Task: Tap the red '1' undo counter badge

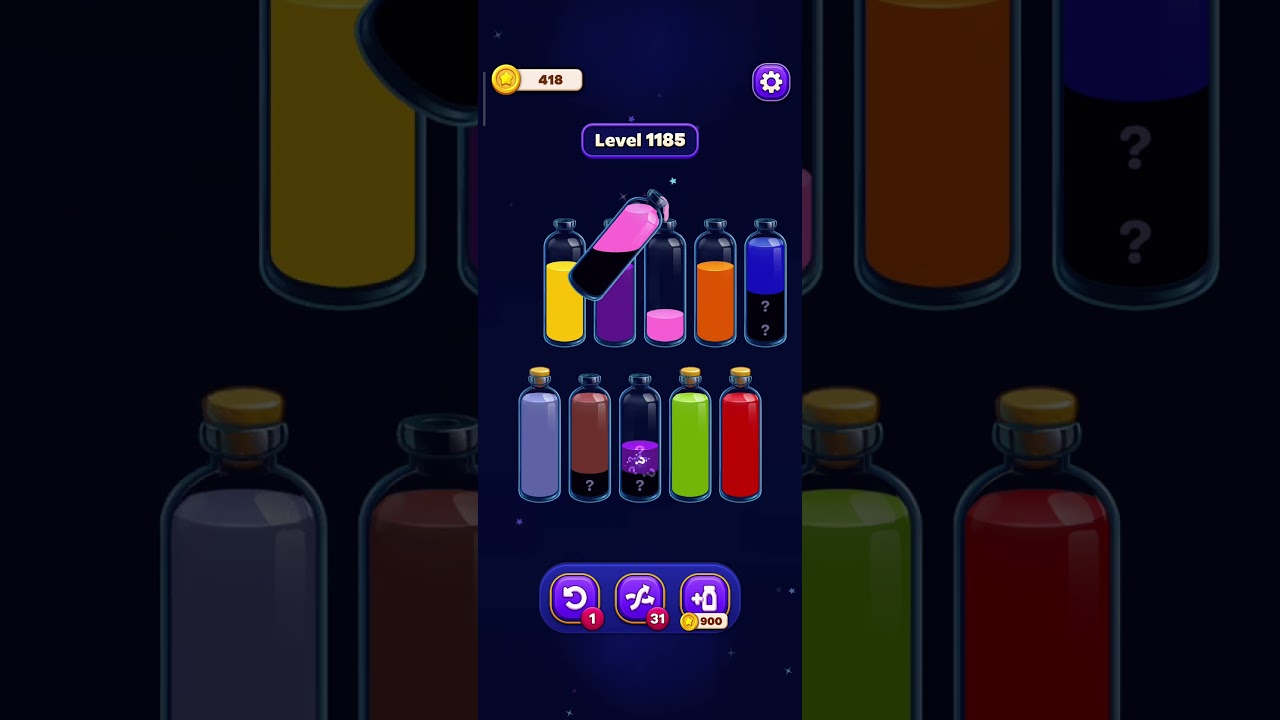Action: pyautogui.click(x=592, y=619)
